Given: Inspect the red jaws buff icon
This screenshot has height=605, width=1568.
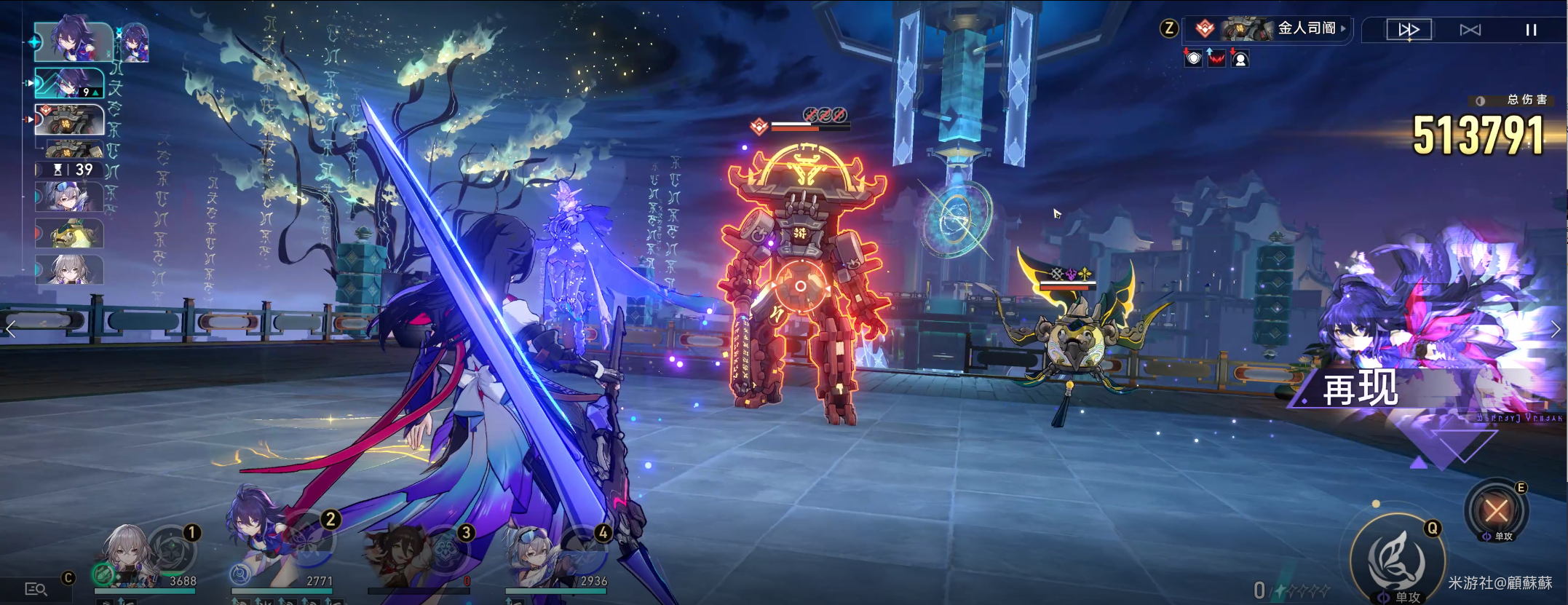Looking at the screenshot, I should click(x=1216, y=58).
